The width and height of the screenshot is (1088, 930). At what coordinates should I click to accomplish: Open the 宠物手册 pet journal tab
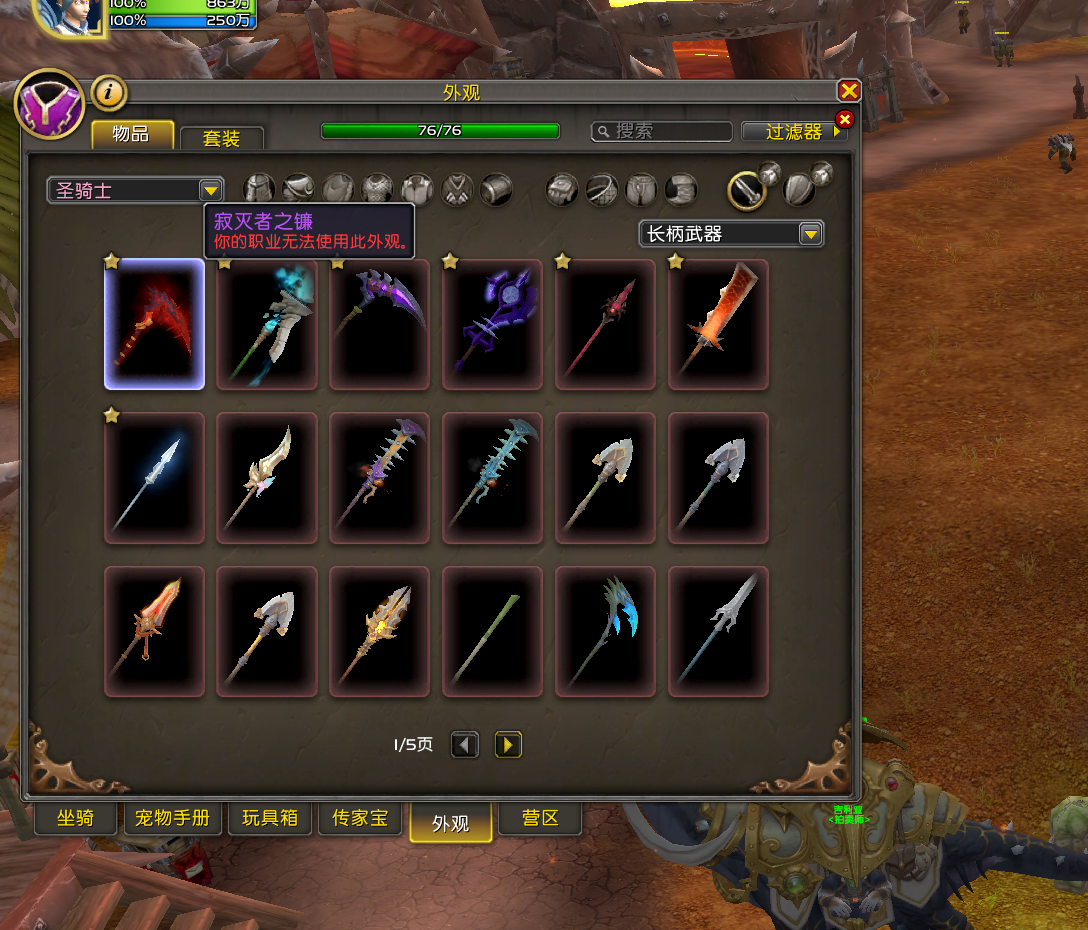172,818
